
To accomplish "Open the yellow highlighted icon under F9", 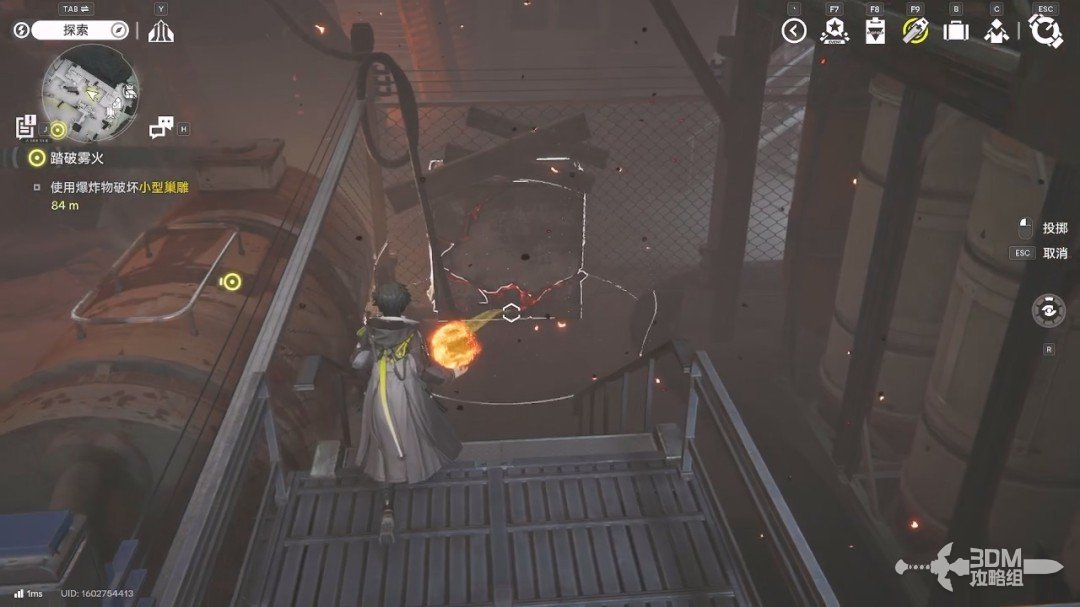I will click(x=915, y=31).
